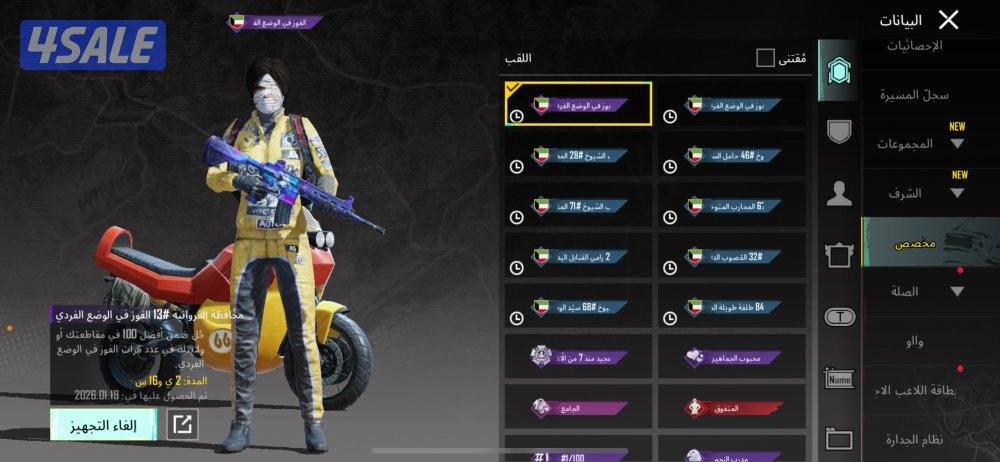Switch to the Name tag tab
This screenshot has width=1000, height=462.
click(x=839, y=378)
